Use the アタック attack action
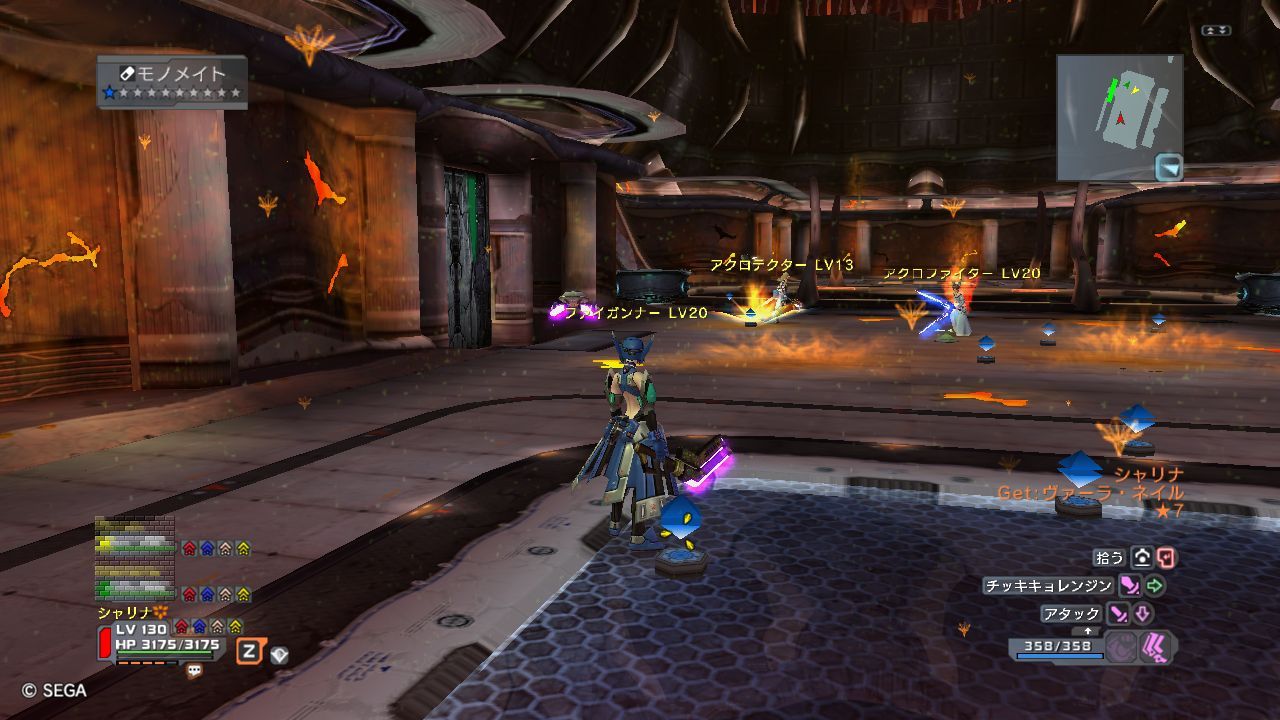This screenshot has height=720, width=1280. coord(1071,614)
